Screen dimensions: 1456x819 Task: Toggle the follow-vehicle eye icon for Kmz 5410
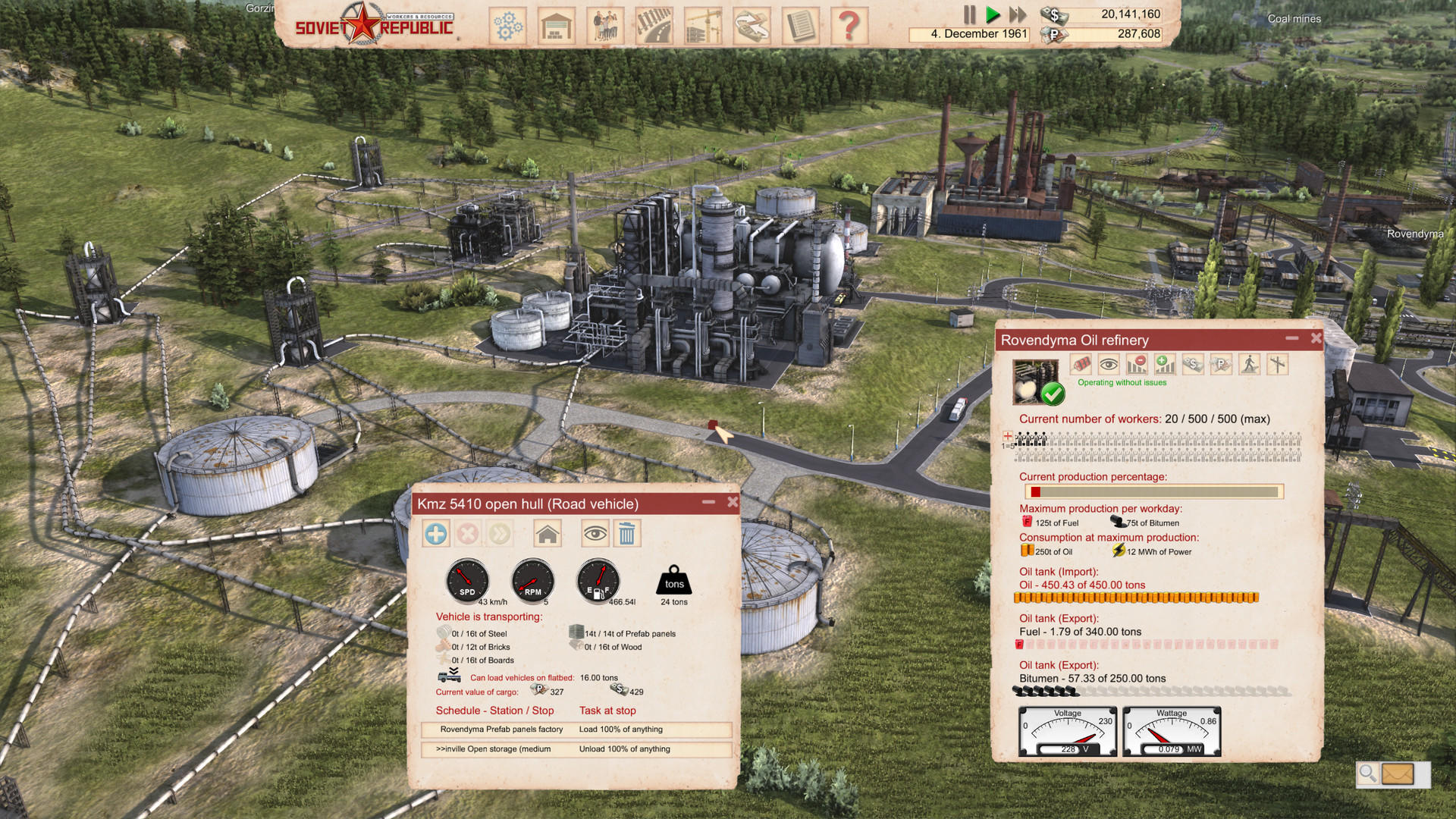596,533
